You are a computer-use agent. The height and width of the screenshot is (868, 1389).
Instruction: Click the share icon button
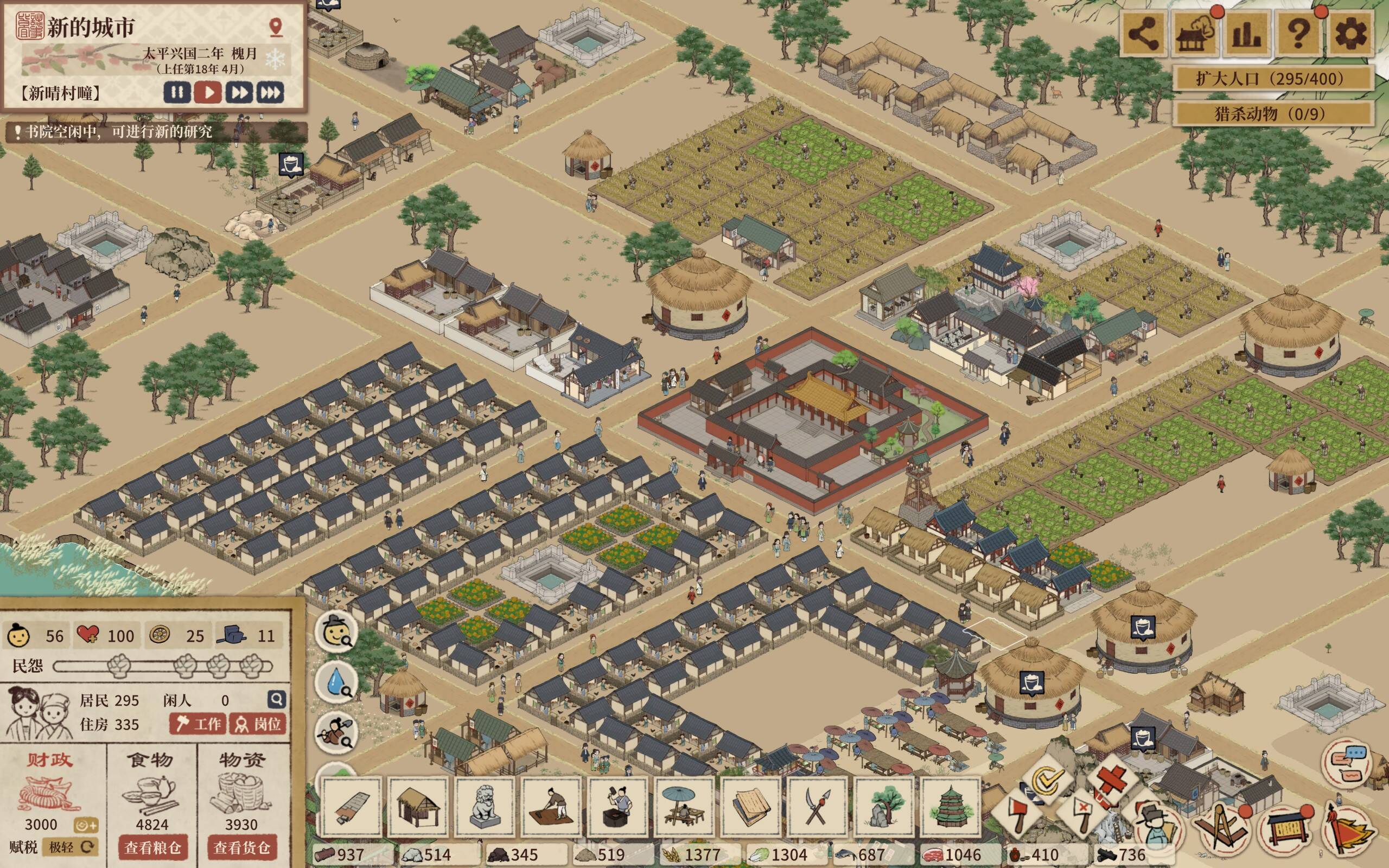(1143, 34)
